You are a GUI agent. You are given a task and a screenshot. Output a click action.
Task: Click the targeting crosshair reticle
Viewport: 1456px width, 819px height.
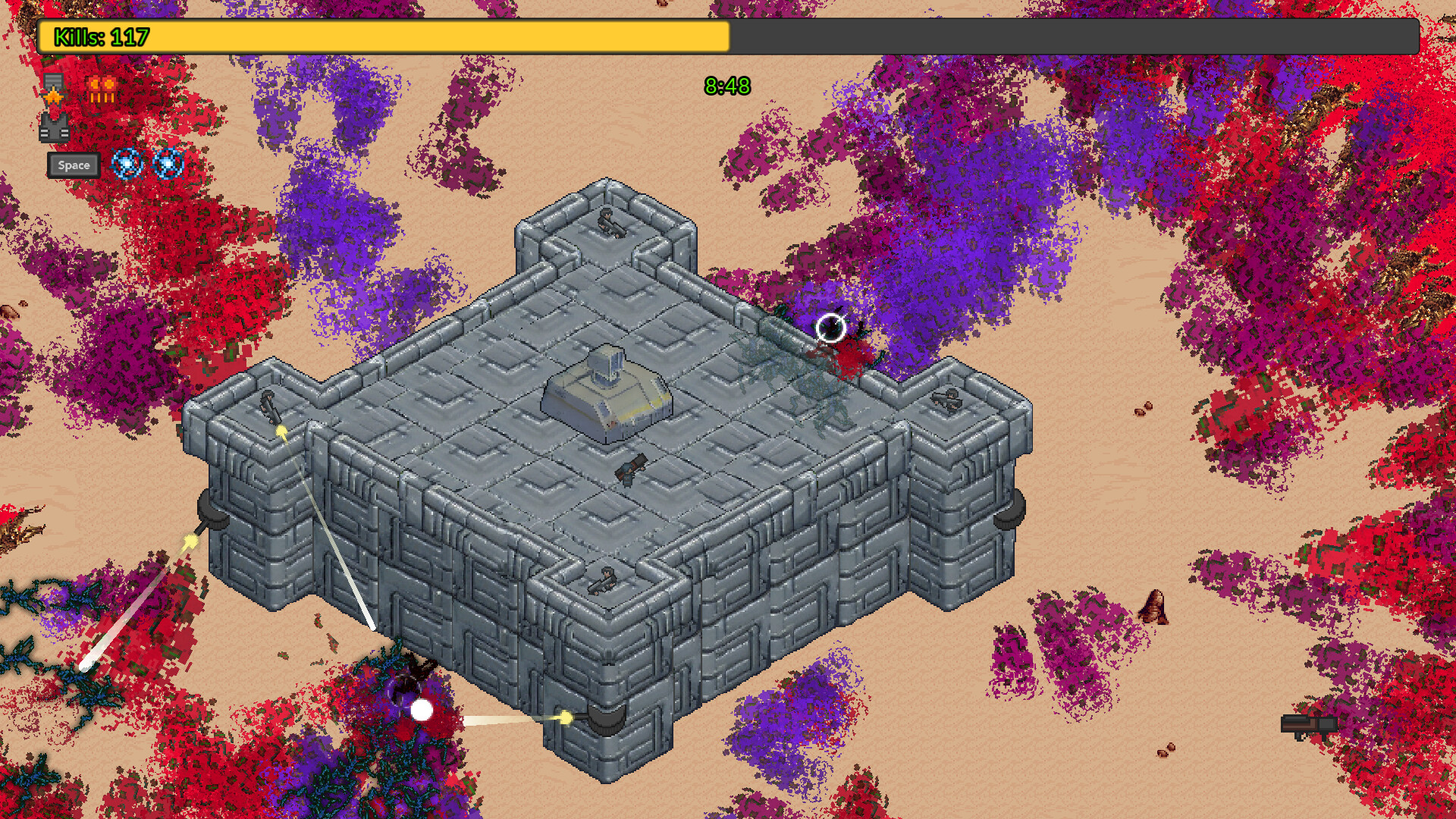832,326
